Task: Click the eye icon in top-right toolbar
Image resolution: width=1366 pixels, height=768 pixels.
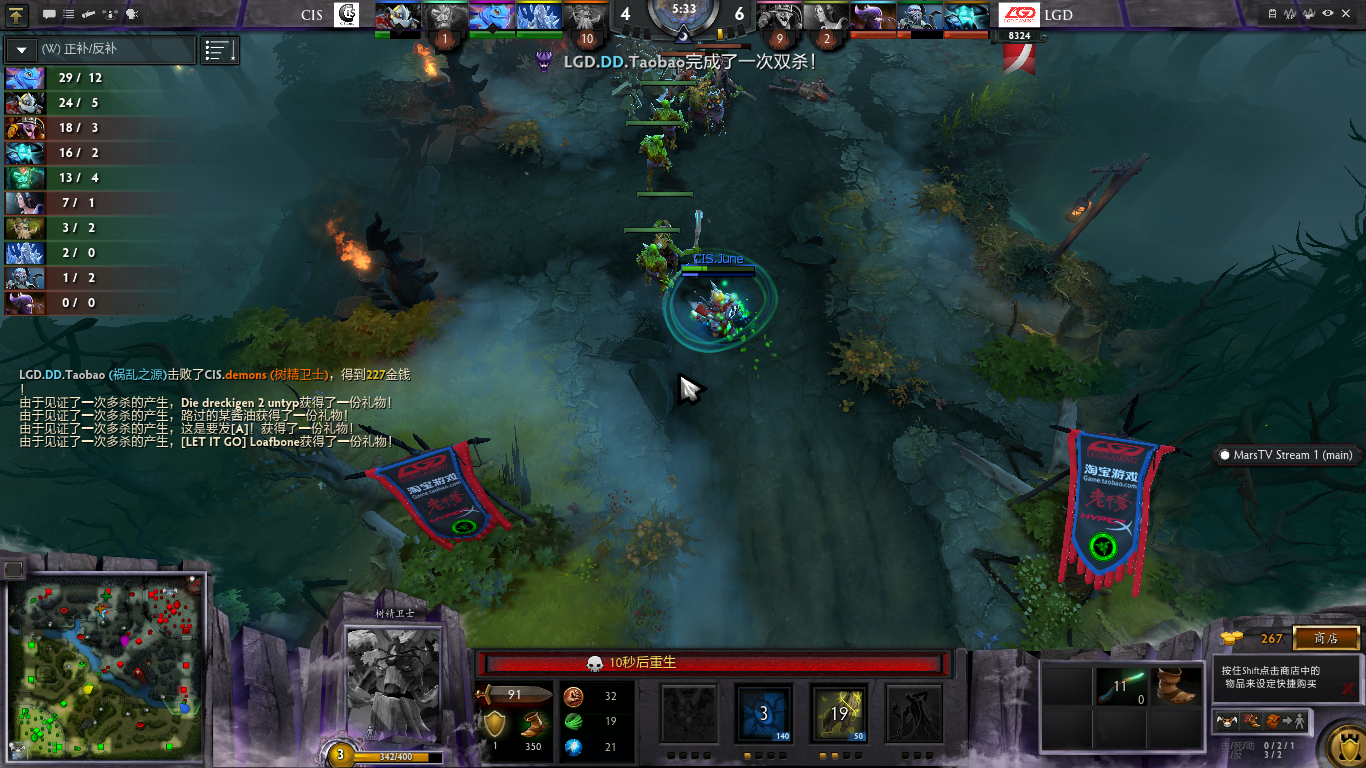Action: 1328,14
